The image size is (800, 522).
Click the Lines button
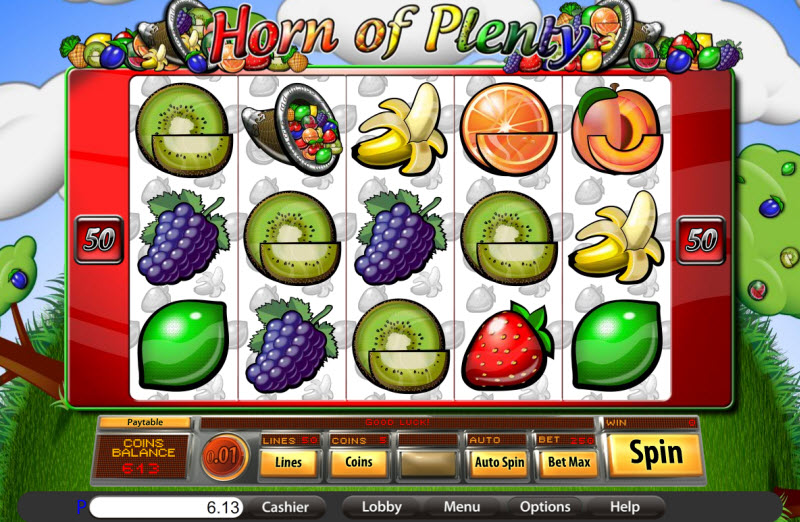point(289,463)
